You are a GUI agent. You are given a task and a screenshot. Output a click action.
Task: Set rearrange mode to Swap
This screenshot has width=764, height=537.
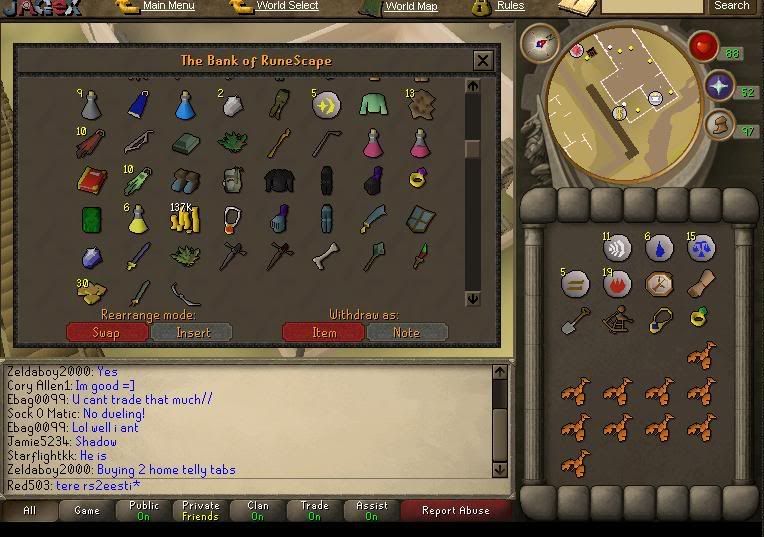point(106,332)
